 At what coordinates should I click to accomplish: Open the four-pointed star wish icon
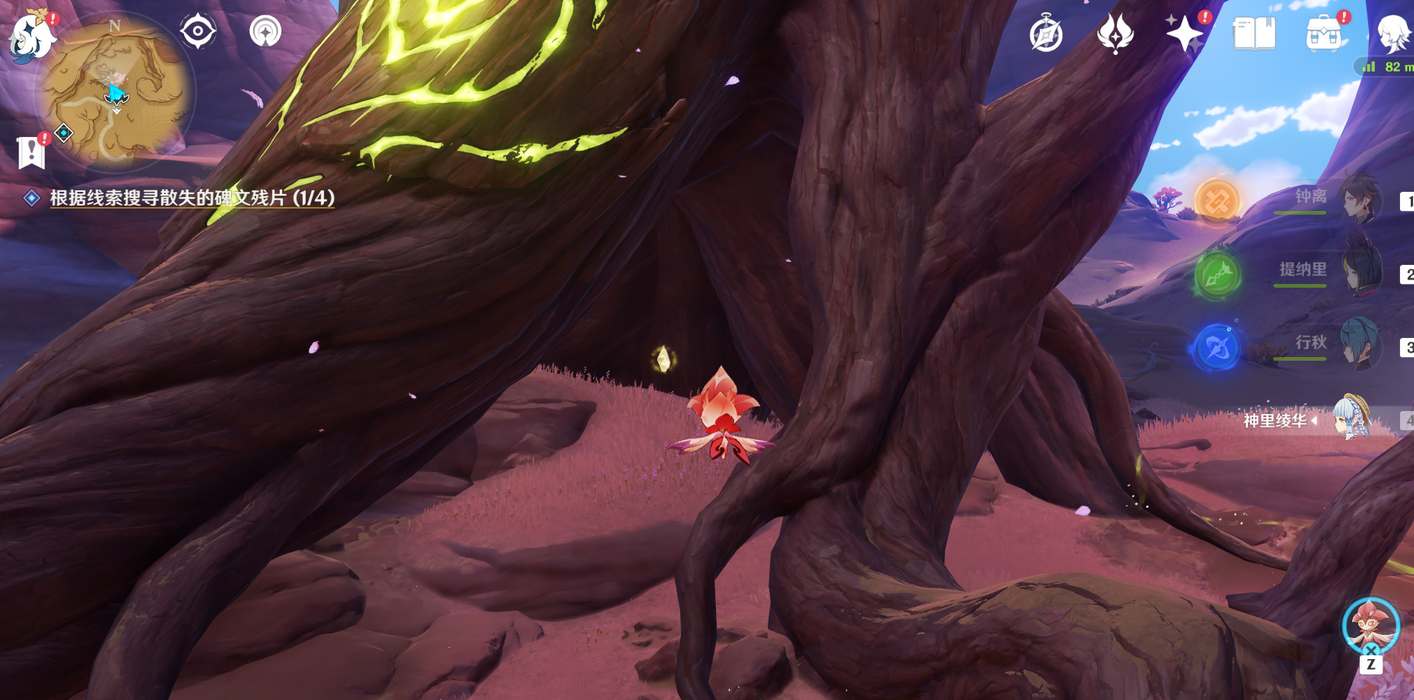tap(1185, 34)
